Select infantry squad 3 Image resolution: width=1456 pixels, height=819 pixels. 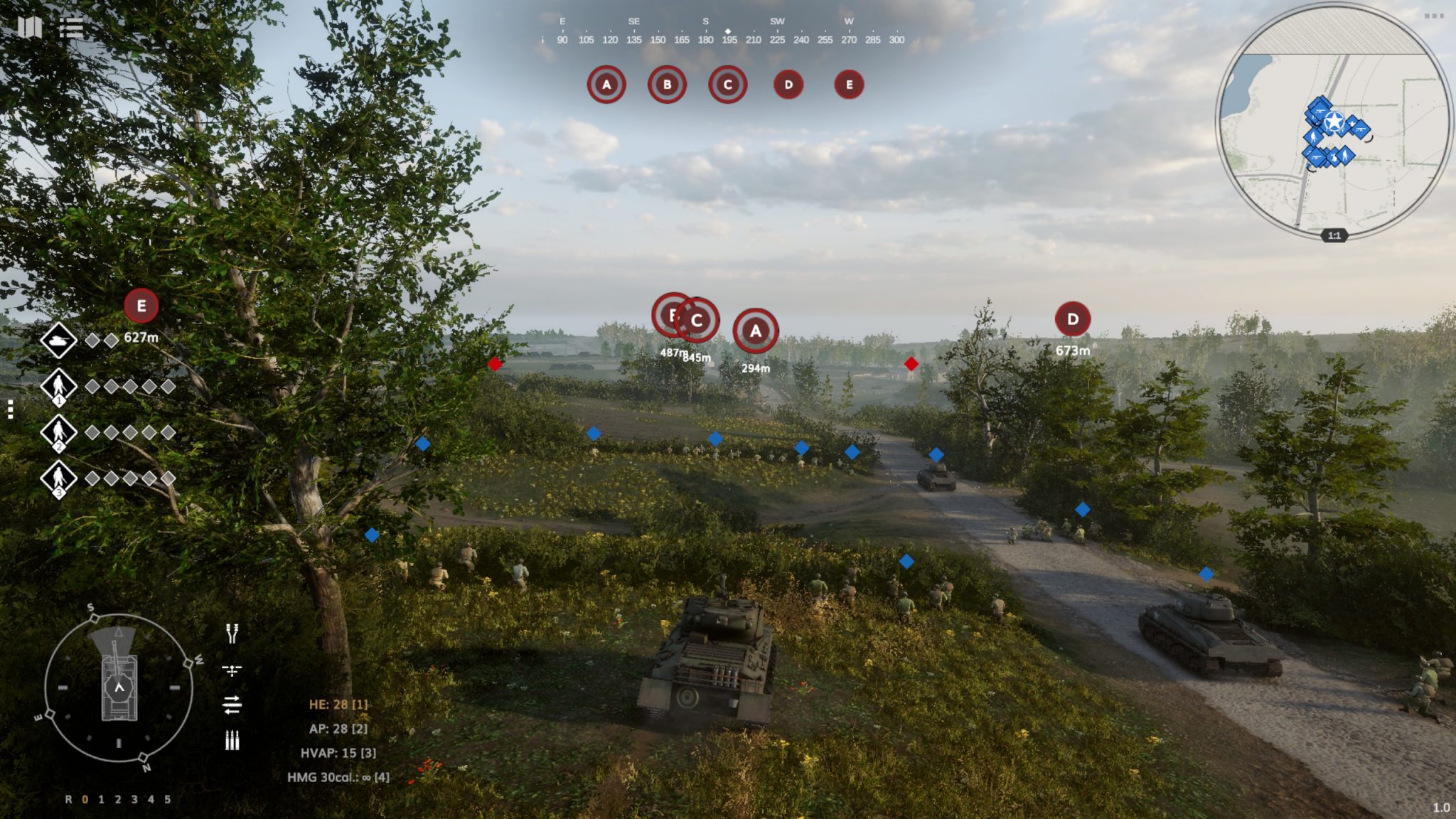58,478
